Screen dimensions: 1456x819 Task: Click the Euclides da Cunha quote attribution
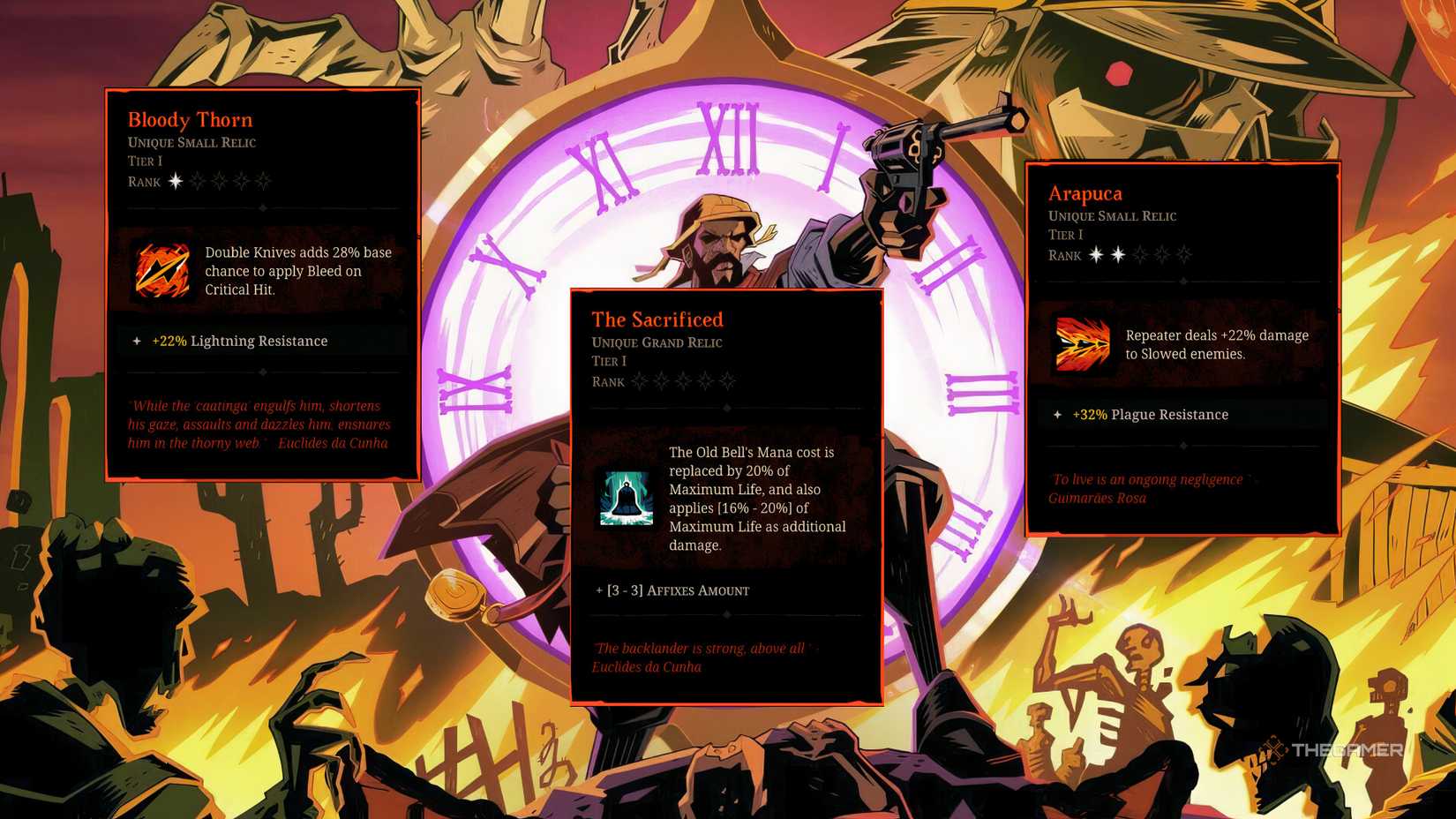(646, 667)
